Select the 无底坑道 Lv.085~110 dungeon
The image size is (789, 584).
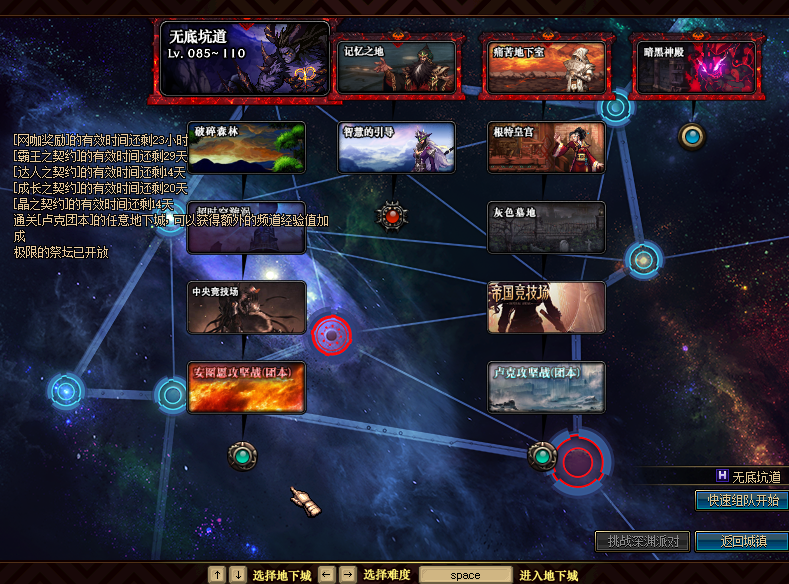coord(245,59)
